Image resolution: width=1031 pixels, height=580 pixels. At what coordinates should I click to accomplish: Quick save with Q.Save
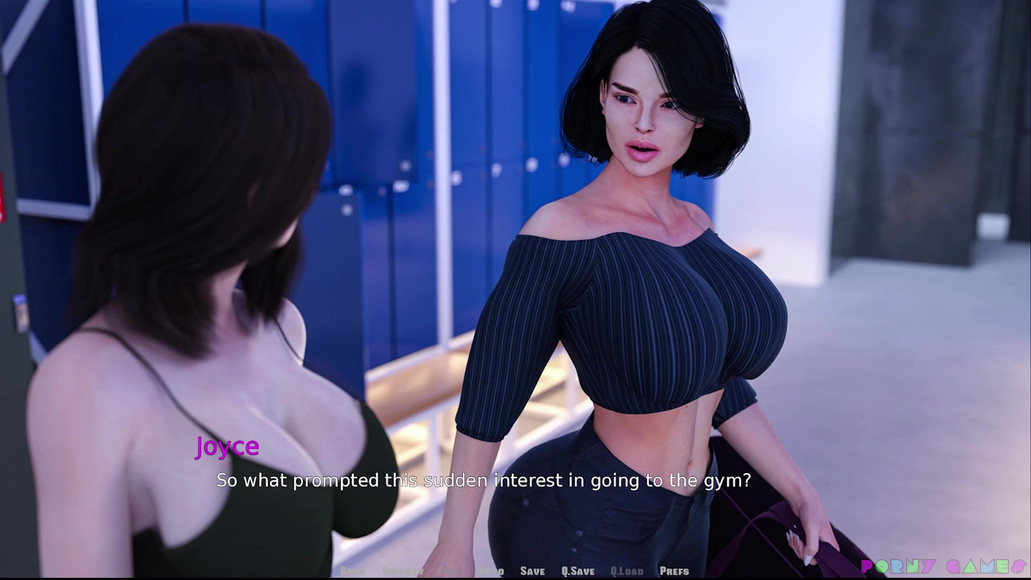click(x=577, y=571)
